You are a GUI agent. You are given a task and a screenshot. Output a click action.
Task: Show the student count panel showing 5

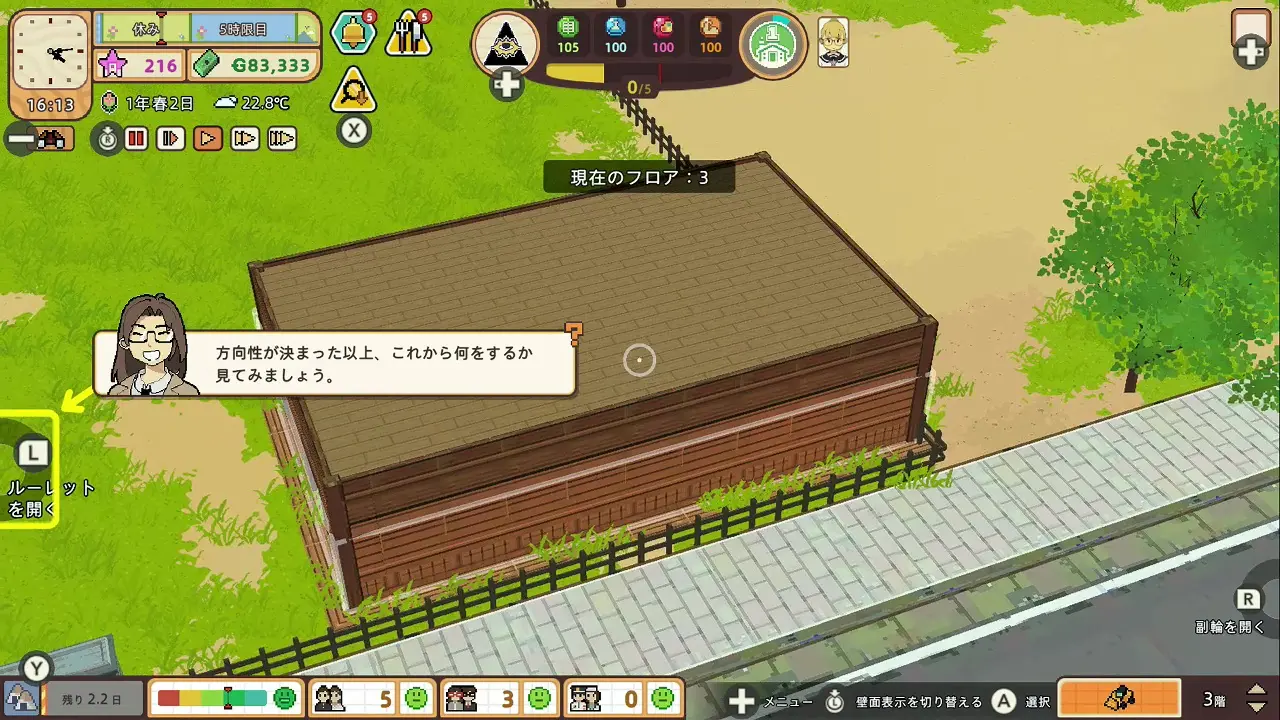click(x=369, y=697)
